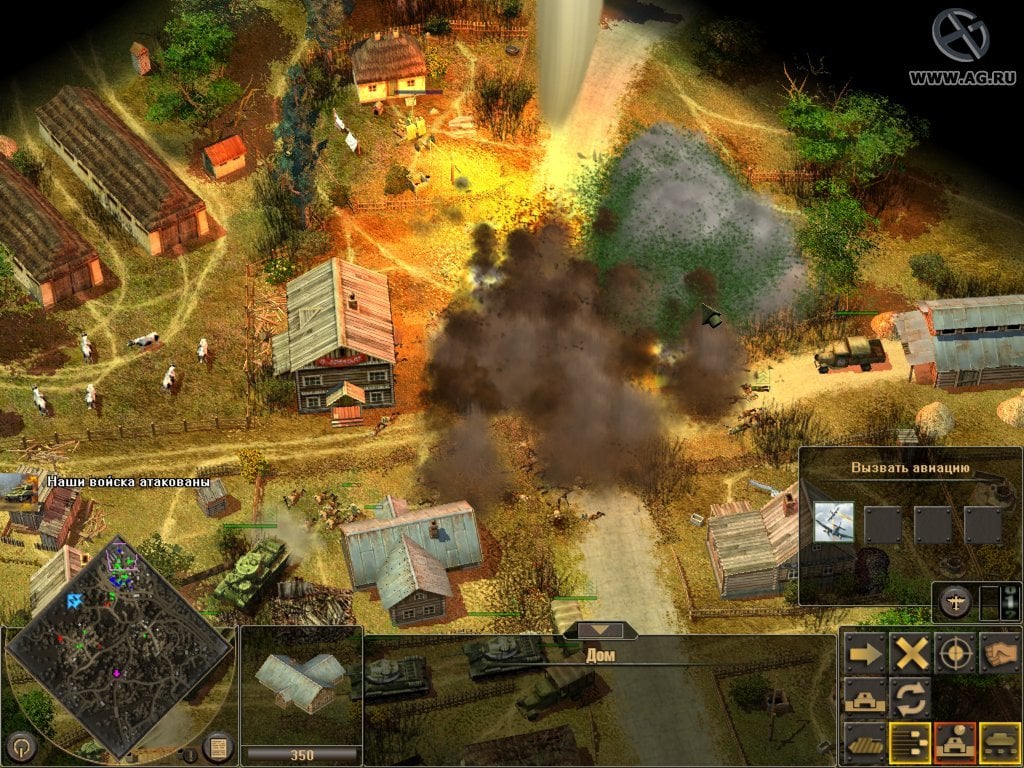Image resolution: width=1024 pixels, height=768 pixels.
Task: Click the round power button by the minimap
Action: pyautogui.click(x=21, y=746)
